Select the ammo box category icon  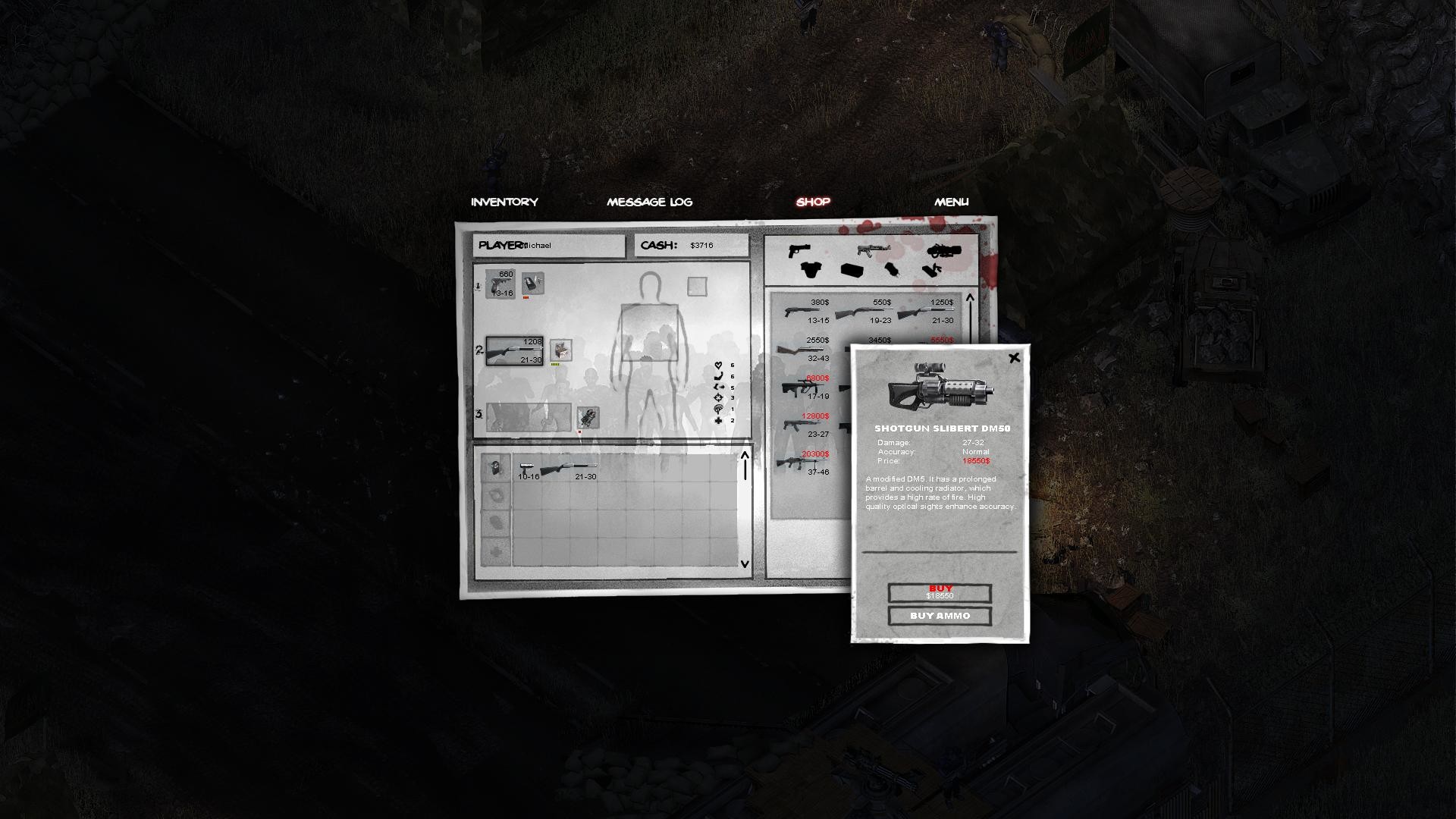point(852,270)
